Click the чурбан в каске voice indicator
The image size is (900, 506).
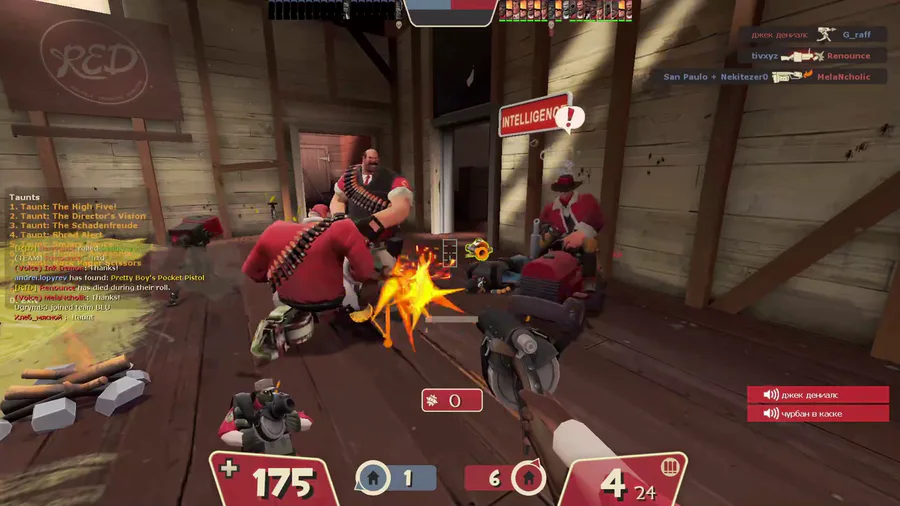coord(817,413)
